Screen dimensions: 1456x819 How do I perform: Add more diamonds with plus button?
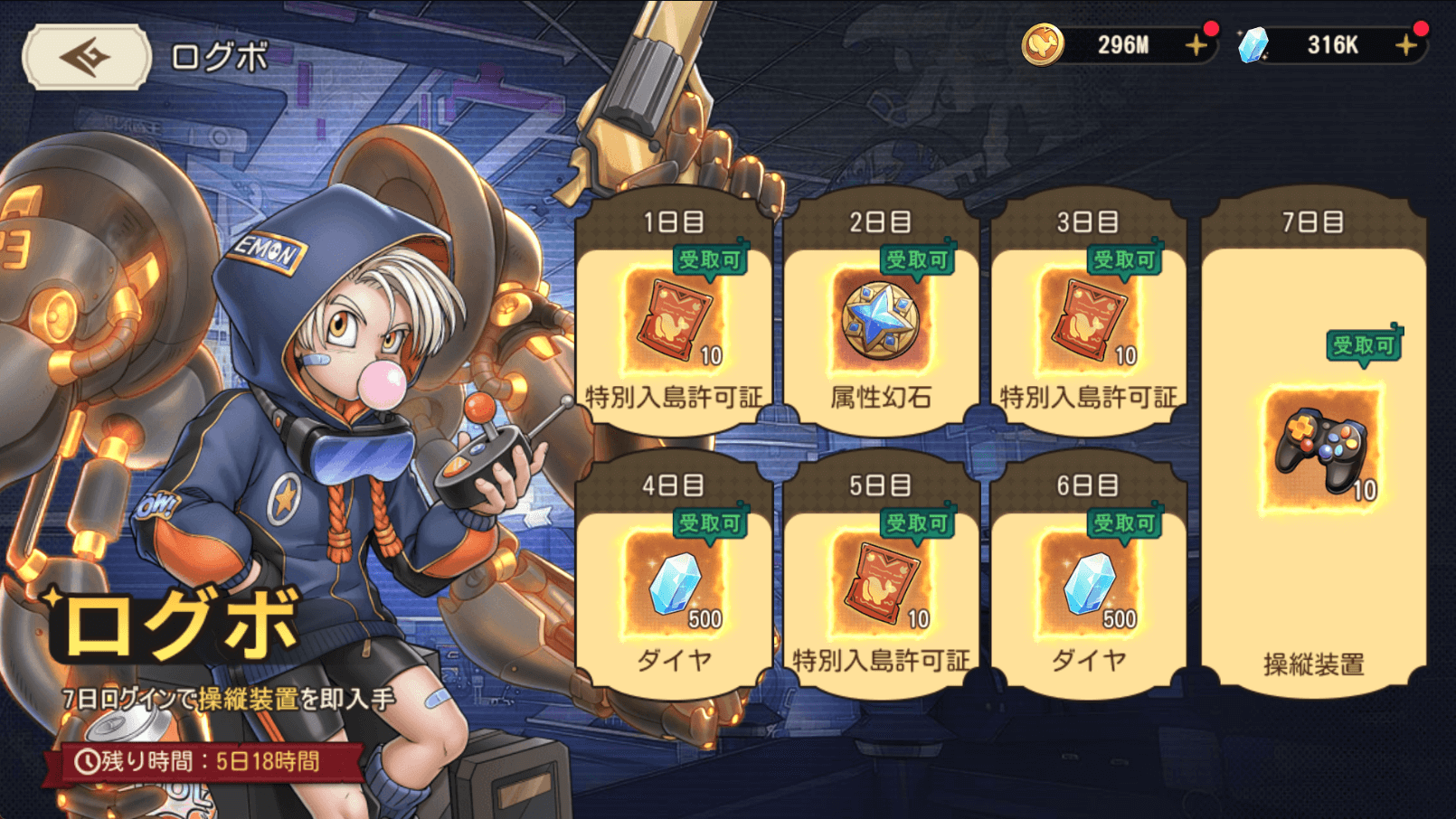[x=1405, y=45]
